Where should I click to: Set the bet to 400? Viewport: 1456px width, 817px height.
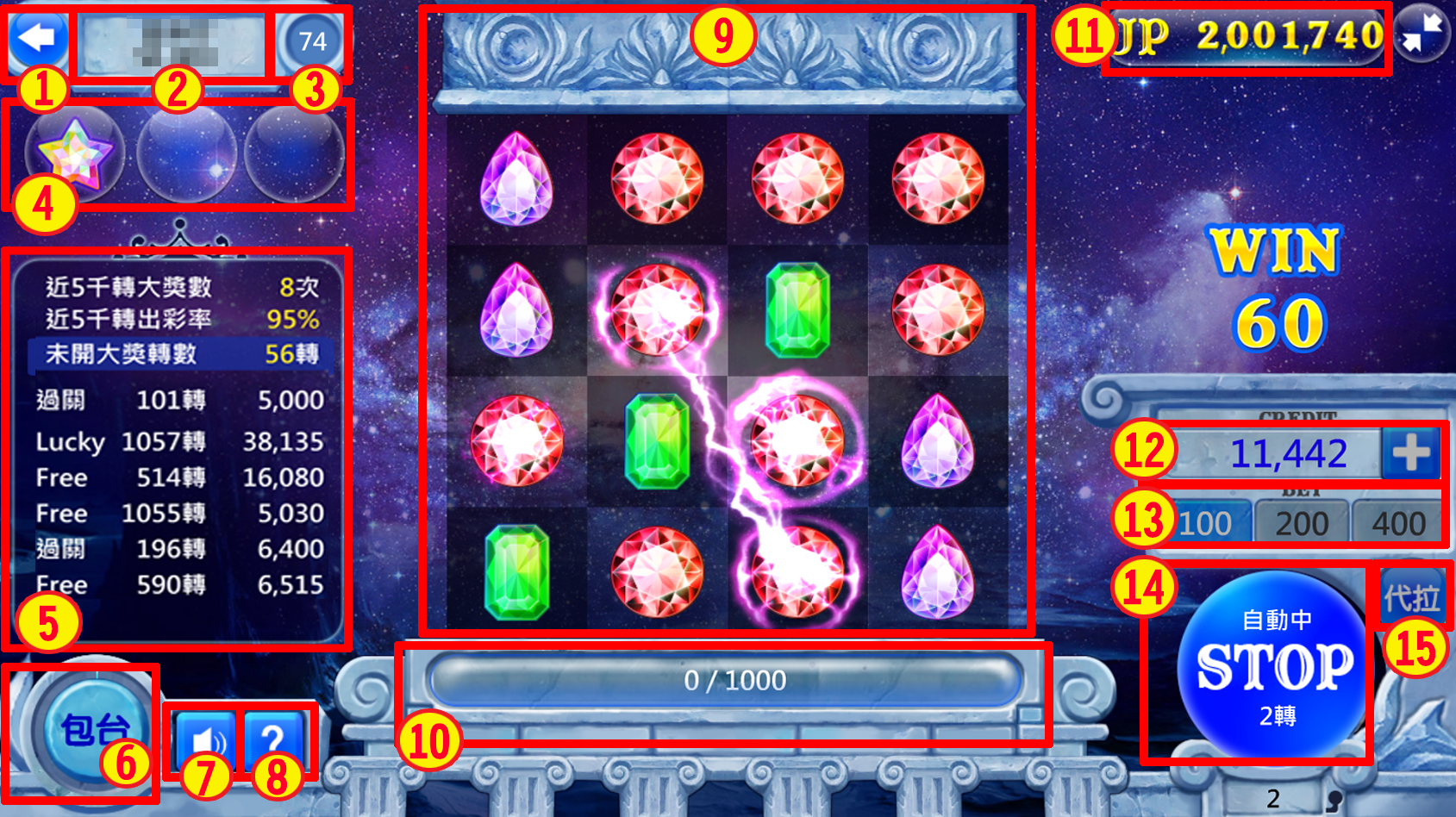(x=1398, y=523)
